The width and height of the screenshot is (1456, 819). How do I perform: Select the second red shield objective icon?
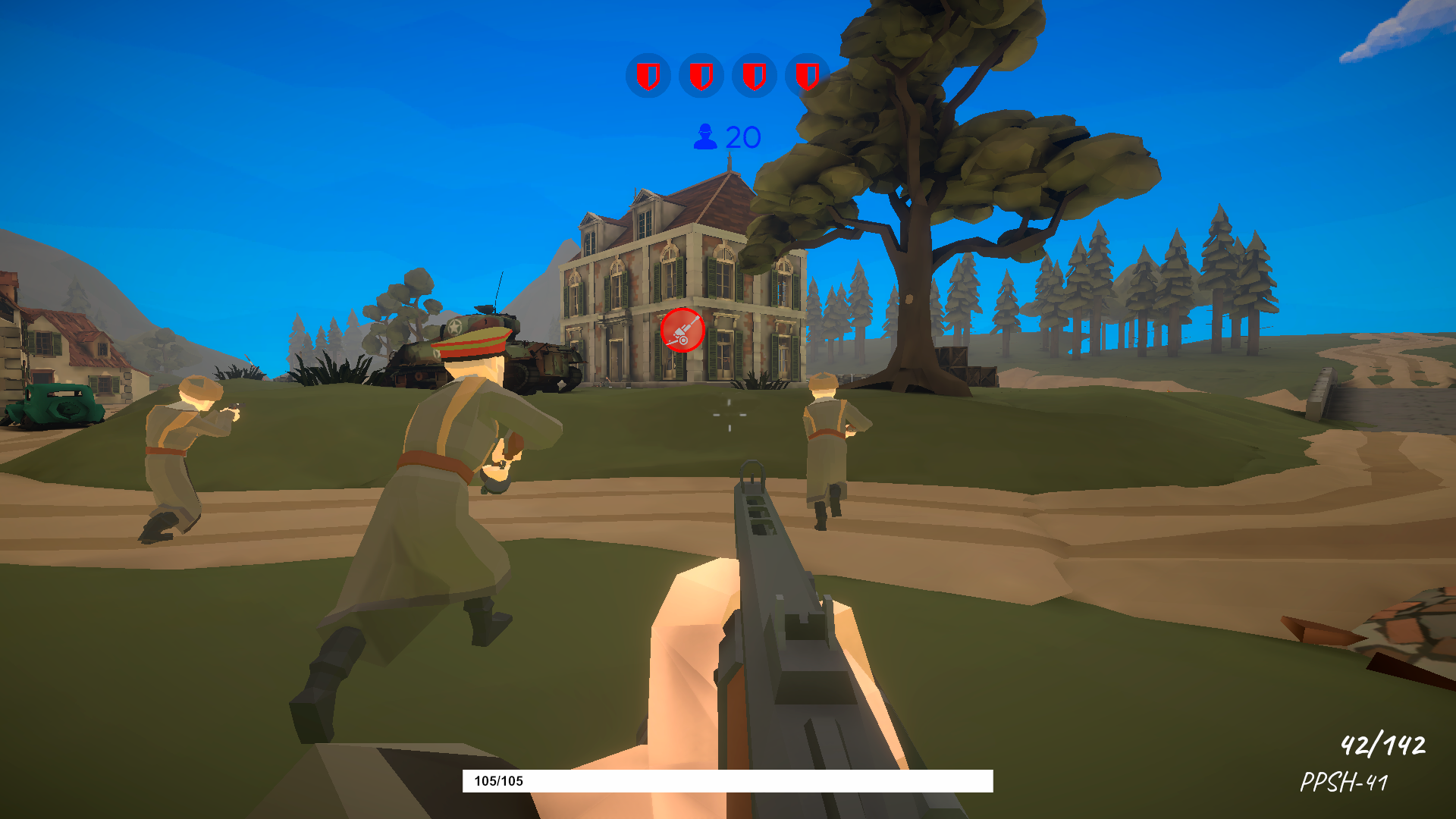click(x=701, y=76)
